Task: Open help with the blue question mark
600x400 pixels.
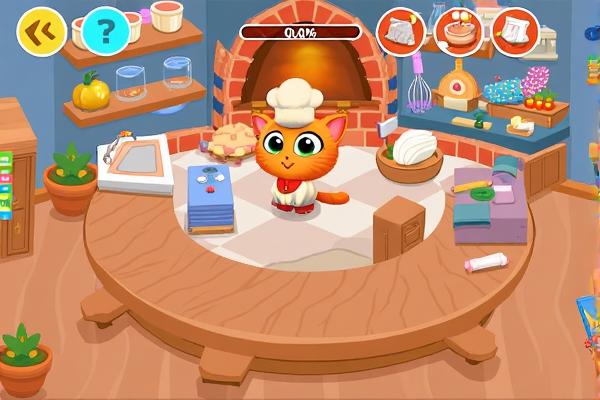Action: [106, 32]
